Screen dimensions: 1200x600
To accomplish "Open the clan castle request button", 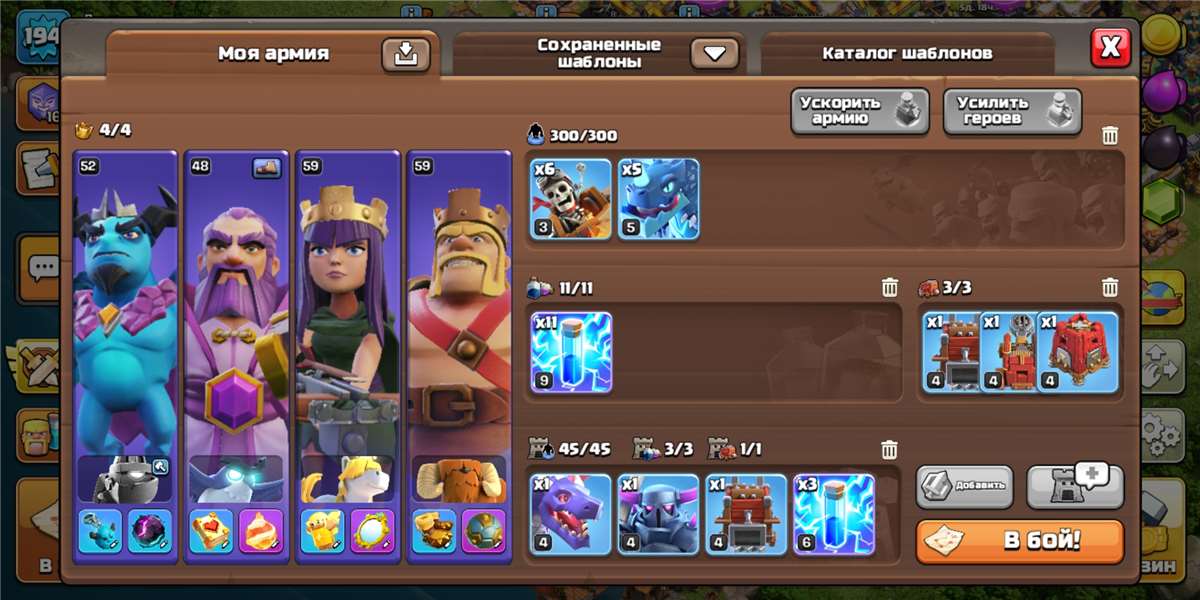I will 1075,487.
